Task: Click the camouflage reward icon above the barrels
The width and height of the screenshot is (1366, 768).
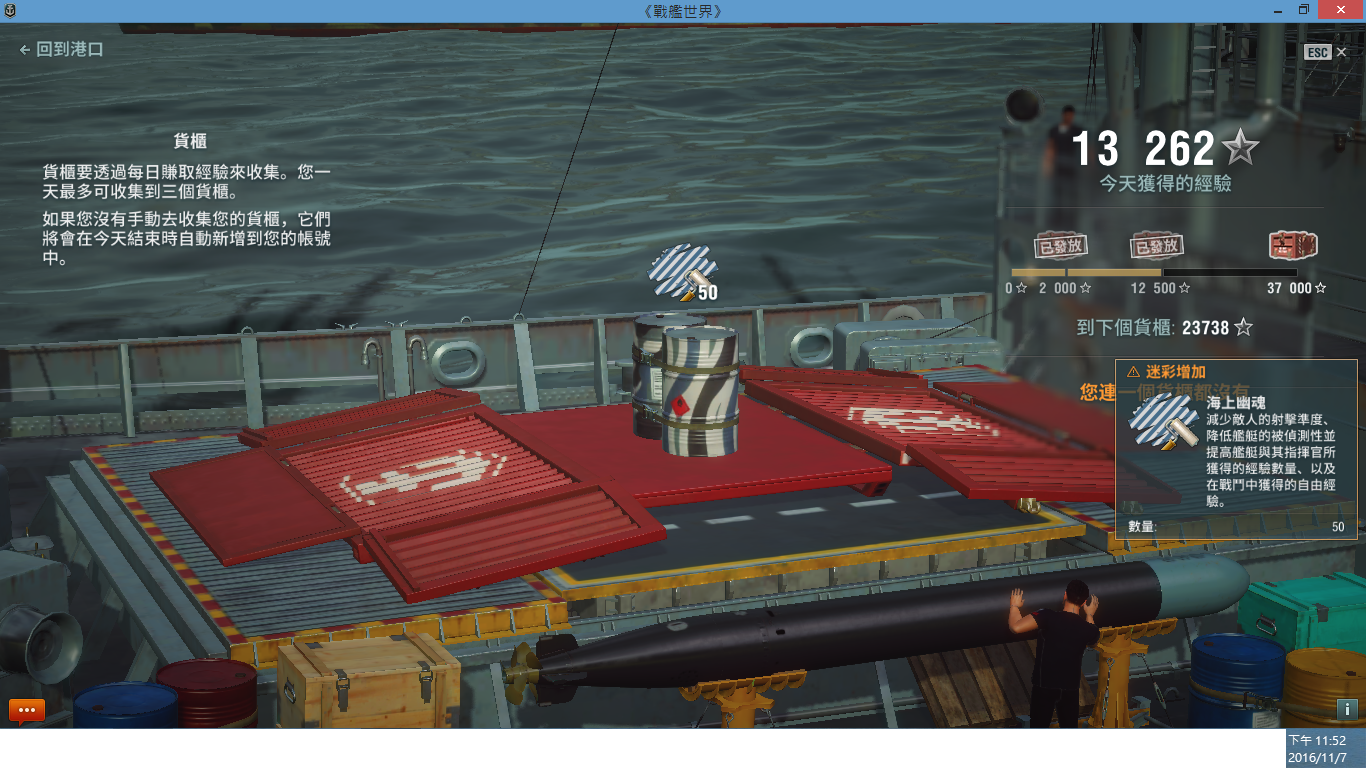Action: [679, 273]
